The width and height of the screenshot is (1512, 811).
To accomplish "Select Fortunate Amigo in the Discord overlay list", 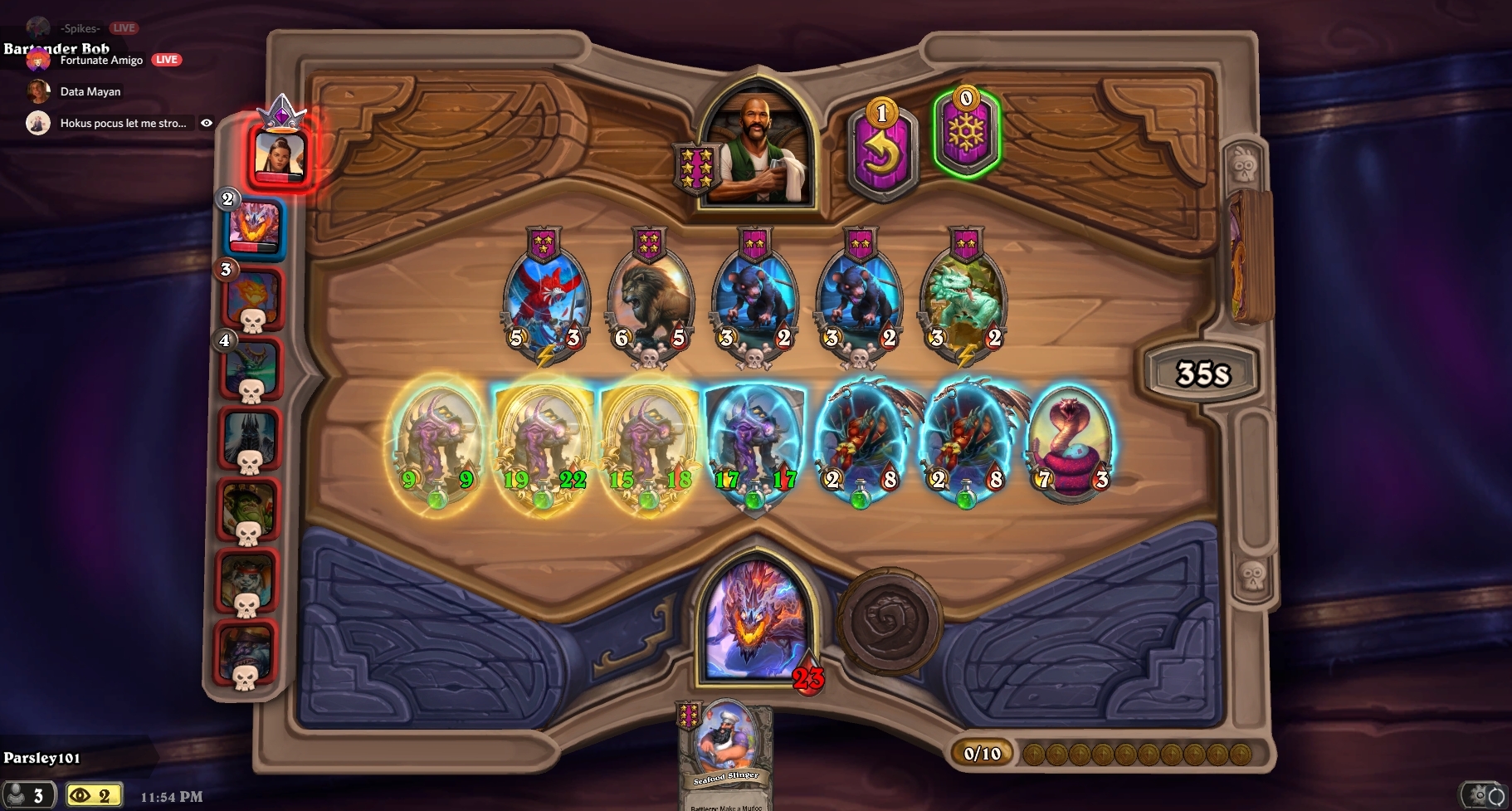I will pyautogui.click(x=101, y=60).
